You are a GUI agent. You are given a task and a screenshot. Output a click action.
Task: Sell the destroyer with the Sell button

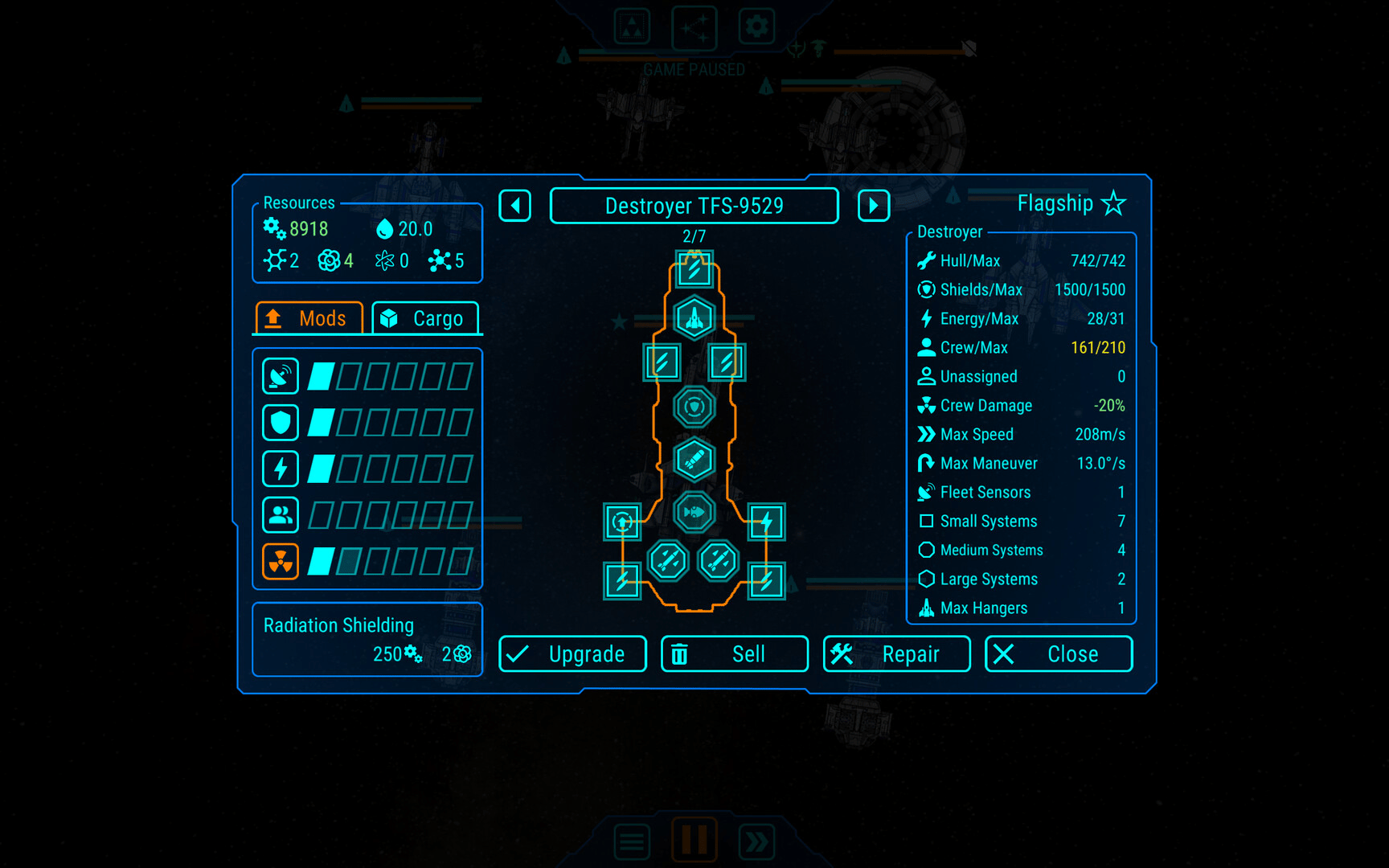click(734, 654)
